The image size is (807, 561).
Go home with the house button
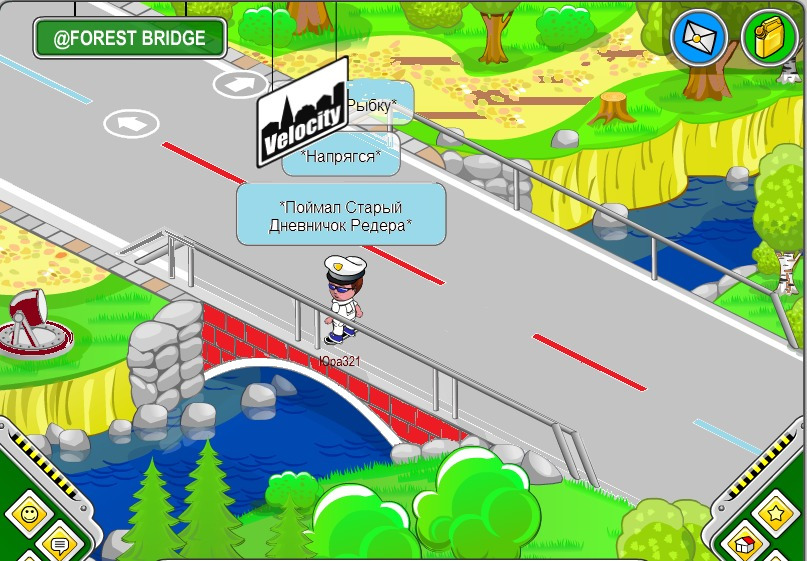745,546
